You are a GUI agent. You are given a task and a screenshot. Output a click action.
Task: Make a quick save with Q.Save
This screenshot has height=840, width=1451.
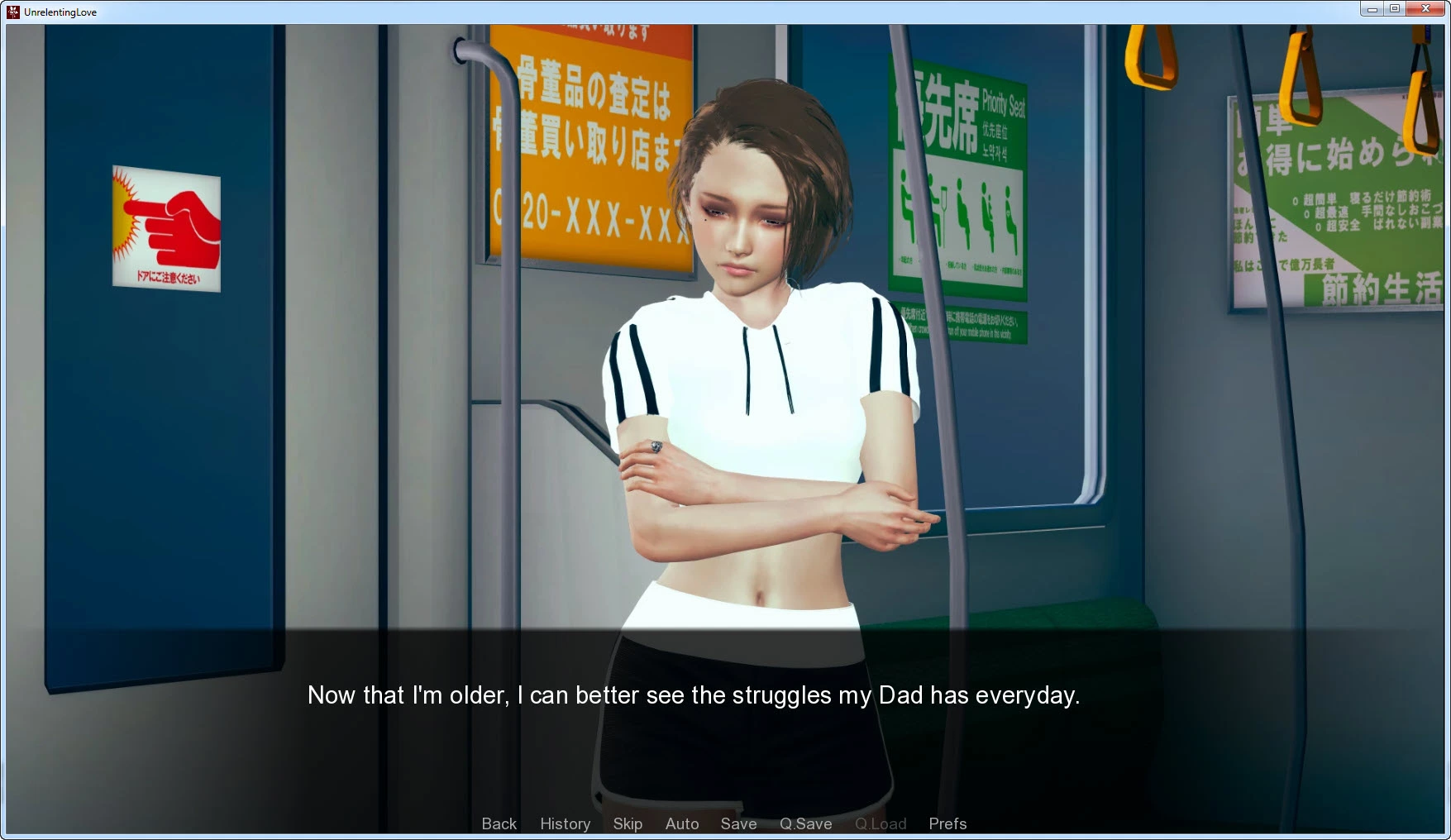805,823
